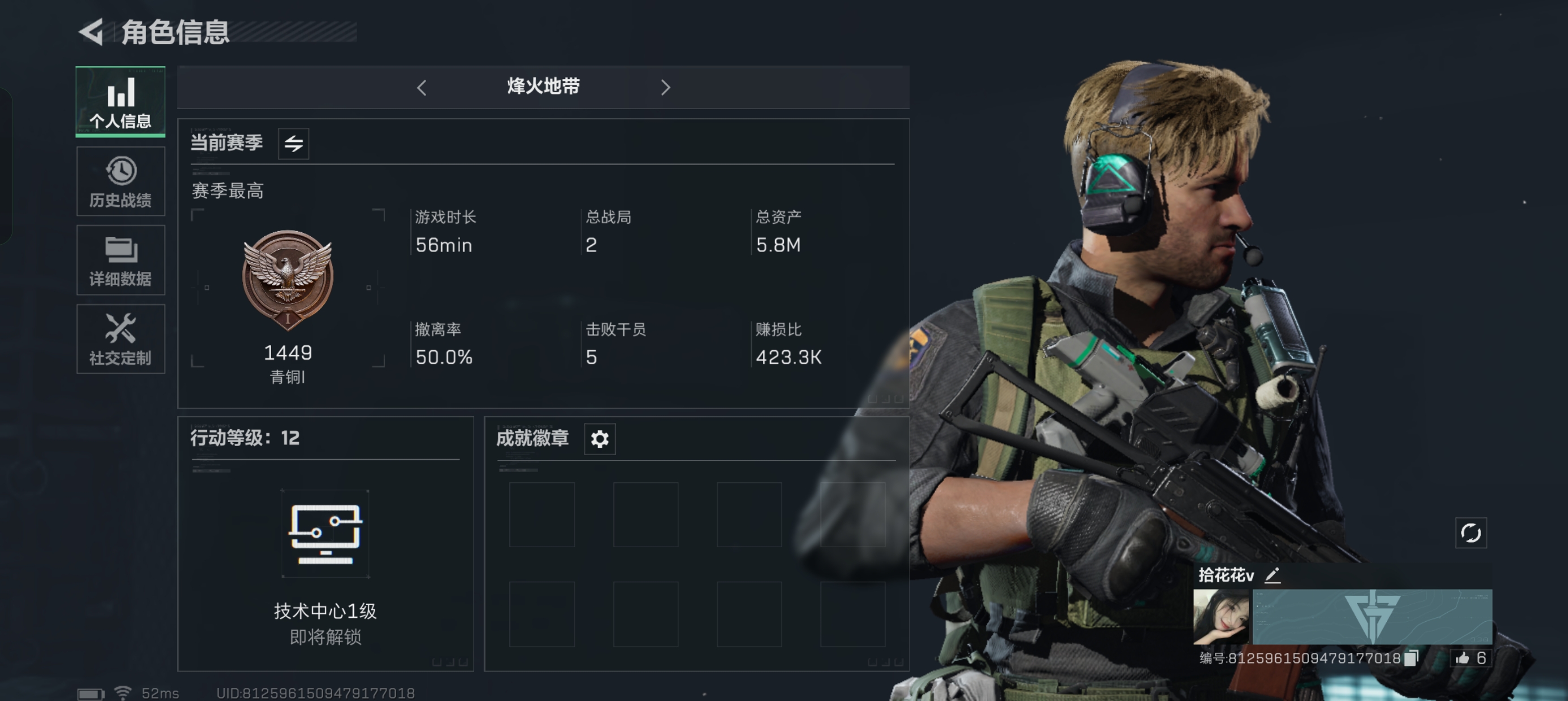Click the right arrow beside 烽火地带
Screen dimensions: 1568x701
665,88
